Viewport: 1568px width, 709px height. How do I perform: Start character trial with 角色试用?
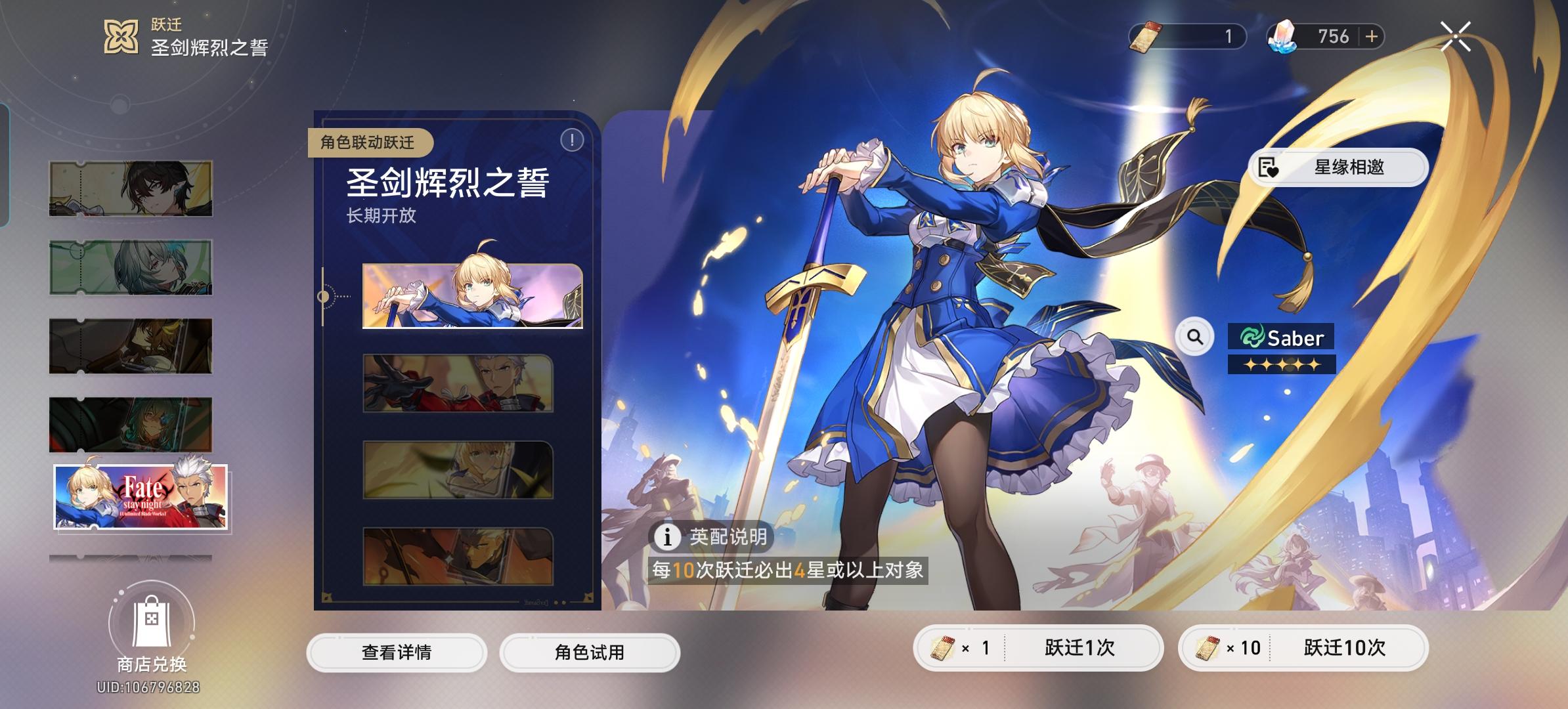pos(588,653)
